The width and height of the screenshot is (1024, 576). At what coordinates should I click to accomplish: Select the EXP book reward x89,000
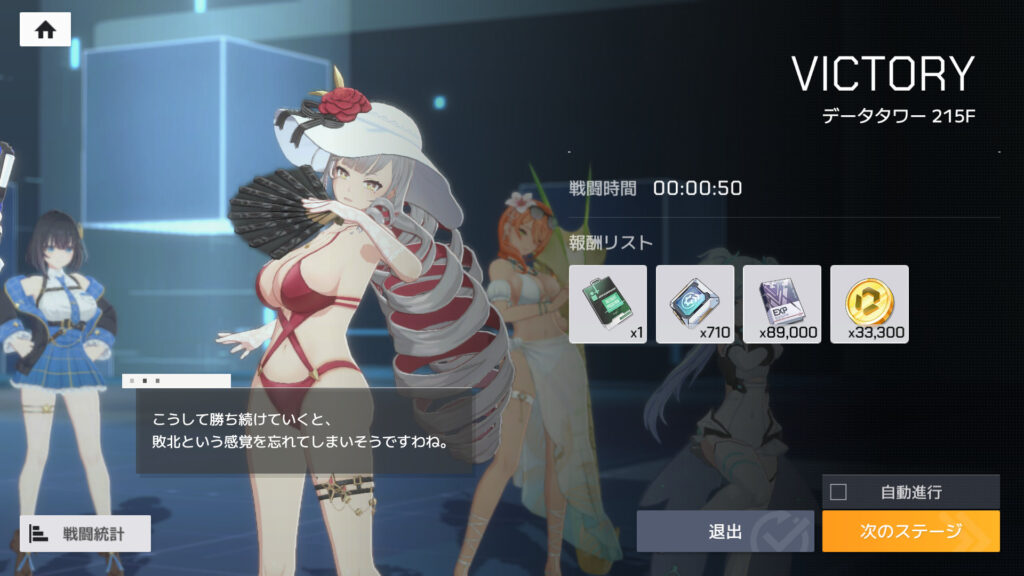(x=782, y=304)
